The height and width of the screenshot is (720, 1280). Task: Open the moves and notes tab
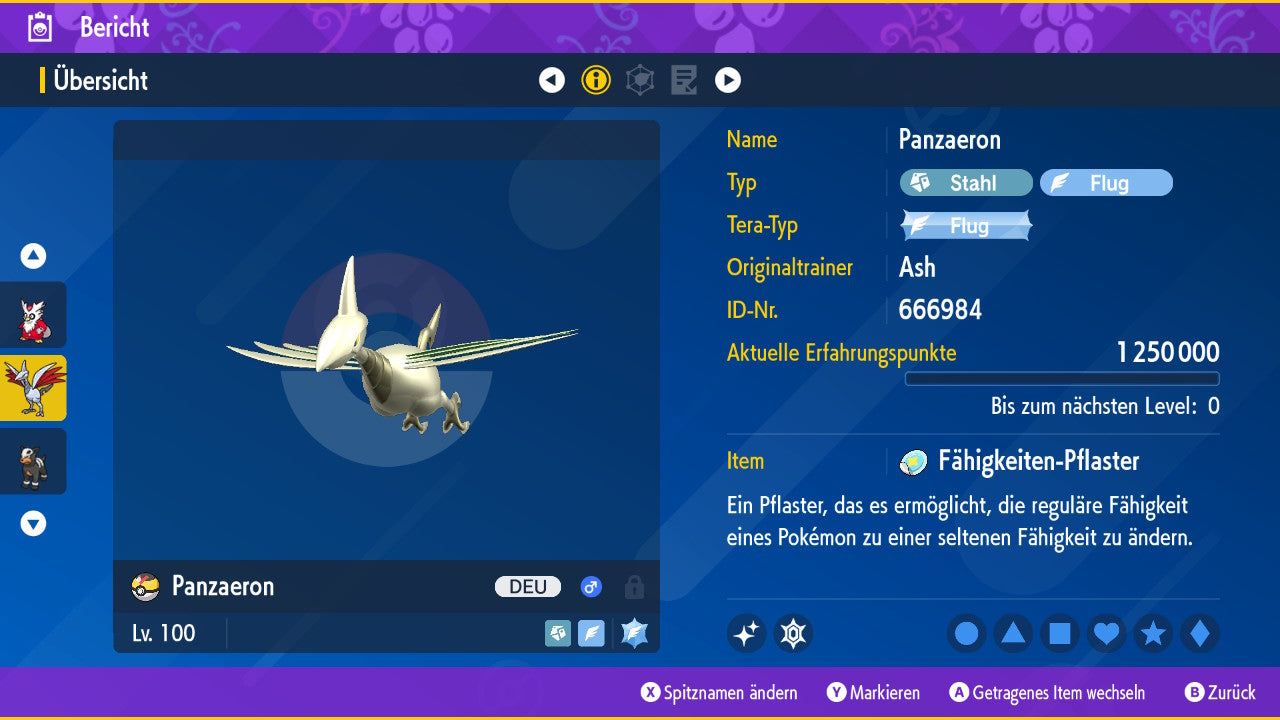click(684, 80)
